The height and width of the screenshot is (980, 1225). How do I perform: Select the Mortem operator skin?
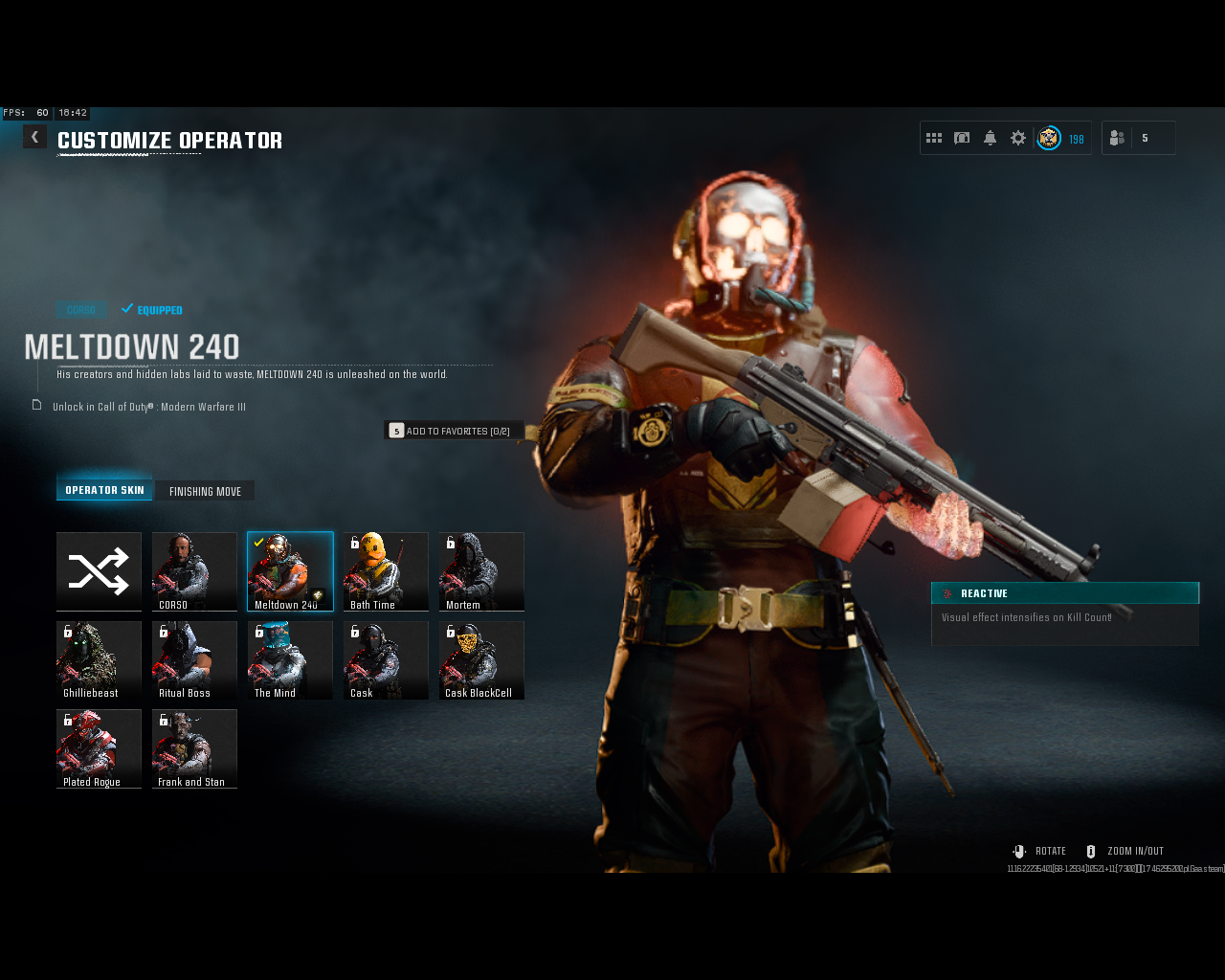(481, 571)
